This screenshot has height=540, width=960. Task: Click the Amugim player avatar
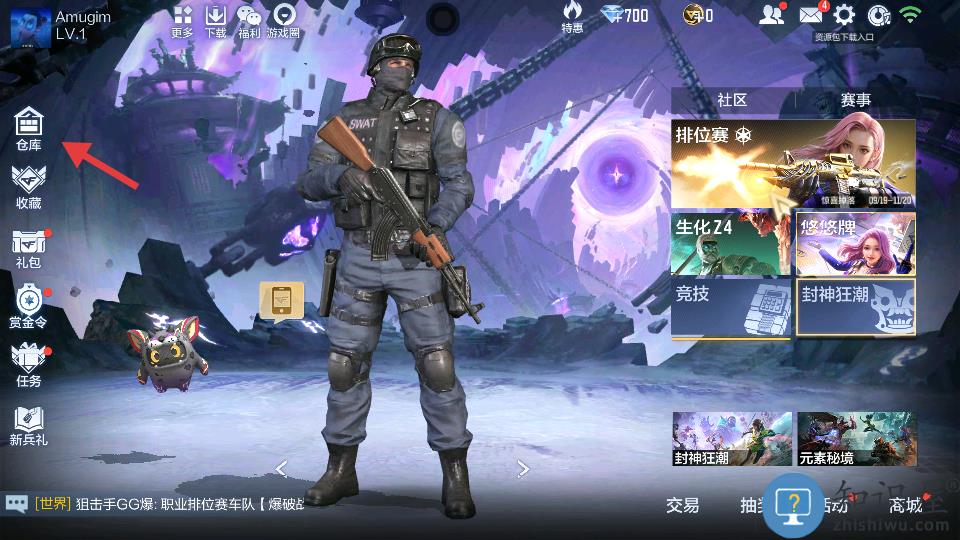[30, 26]
